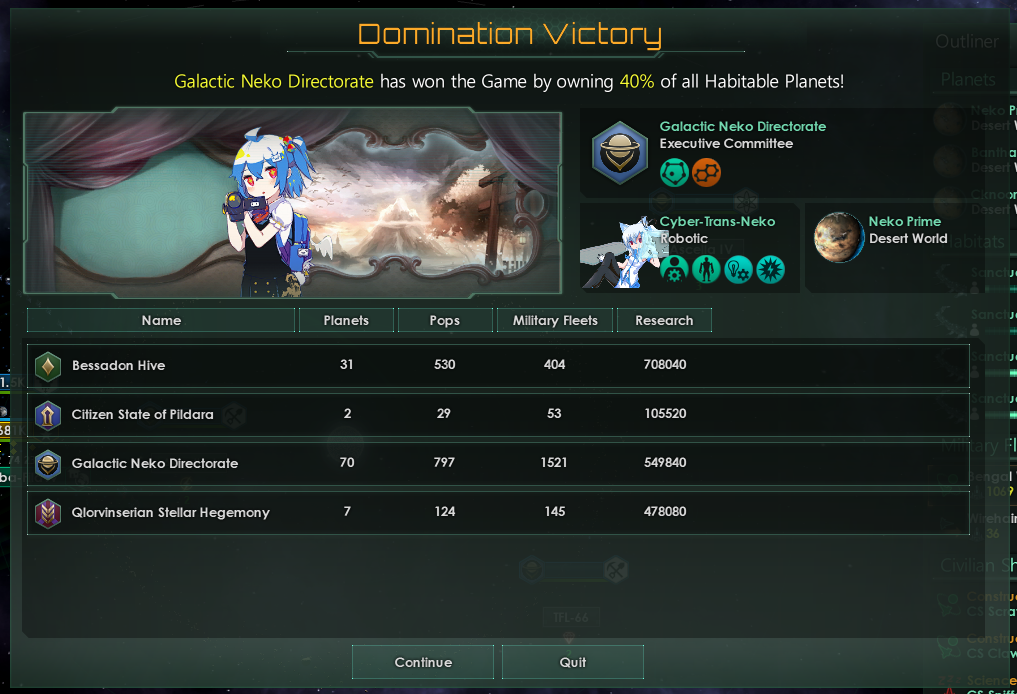Sort empires by Research column

tap(664, 320)
